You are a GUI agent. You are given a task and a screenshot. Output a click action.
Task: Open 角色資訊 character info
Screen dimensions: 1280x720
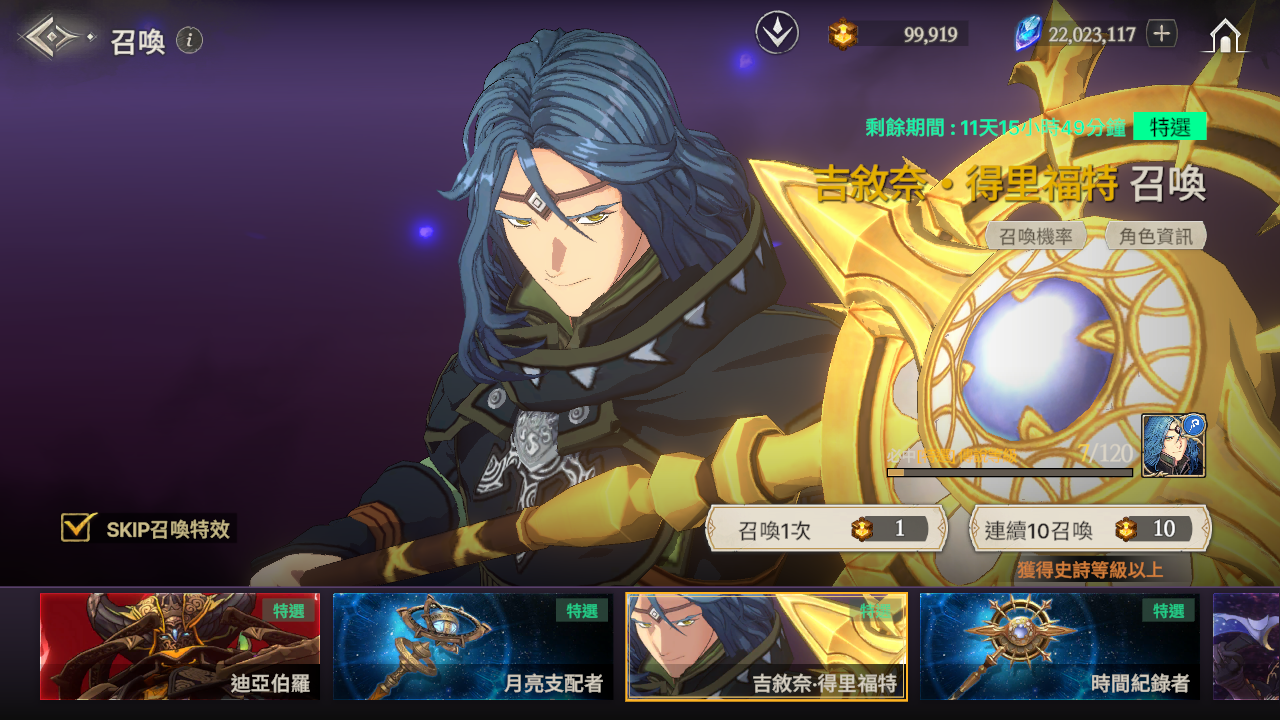pyautogui.click(x=1155, y=236)
